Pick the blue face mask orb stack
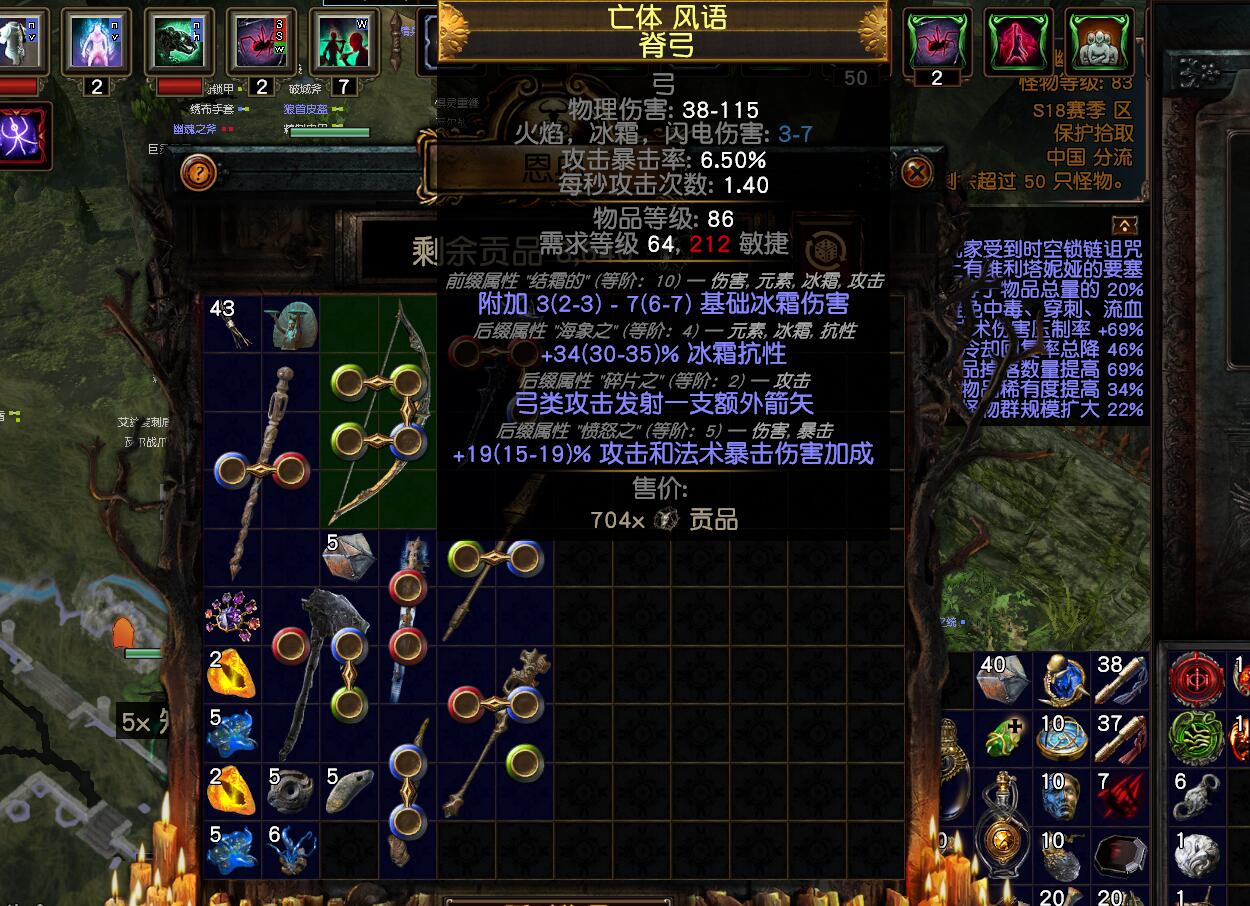Screen dimensions: 1250x906 tap(1060, 797)
